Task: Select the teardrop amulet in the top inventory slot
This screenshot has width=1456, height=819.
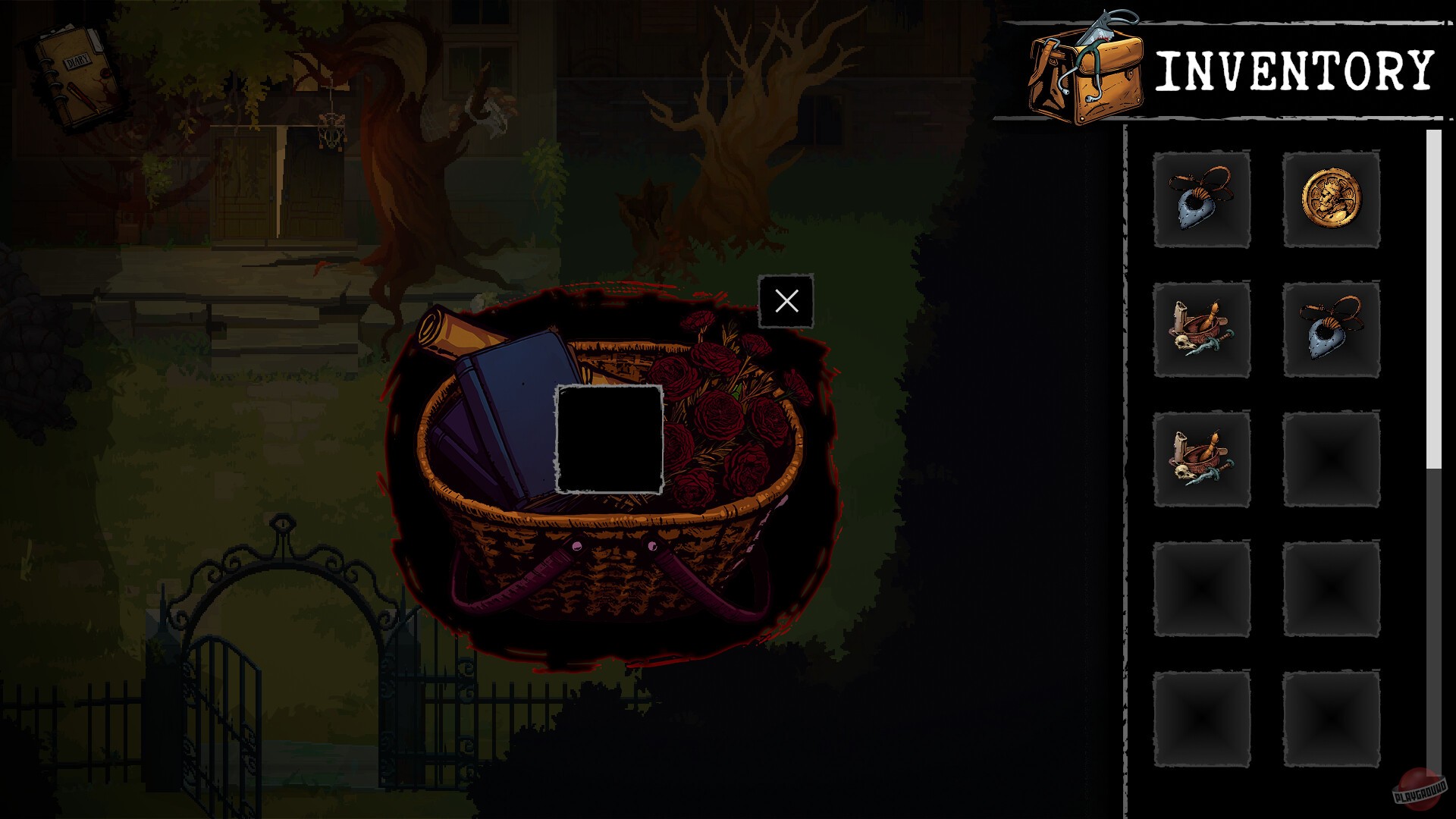Action: (1202, 199)
